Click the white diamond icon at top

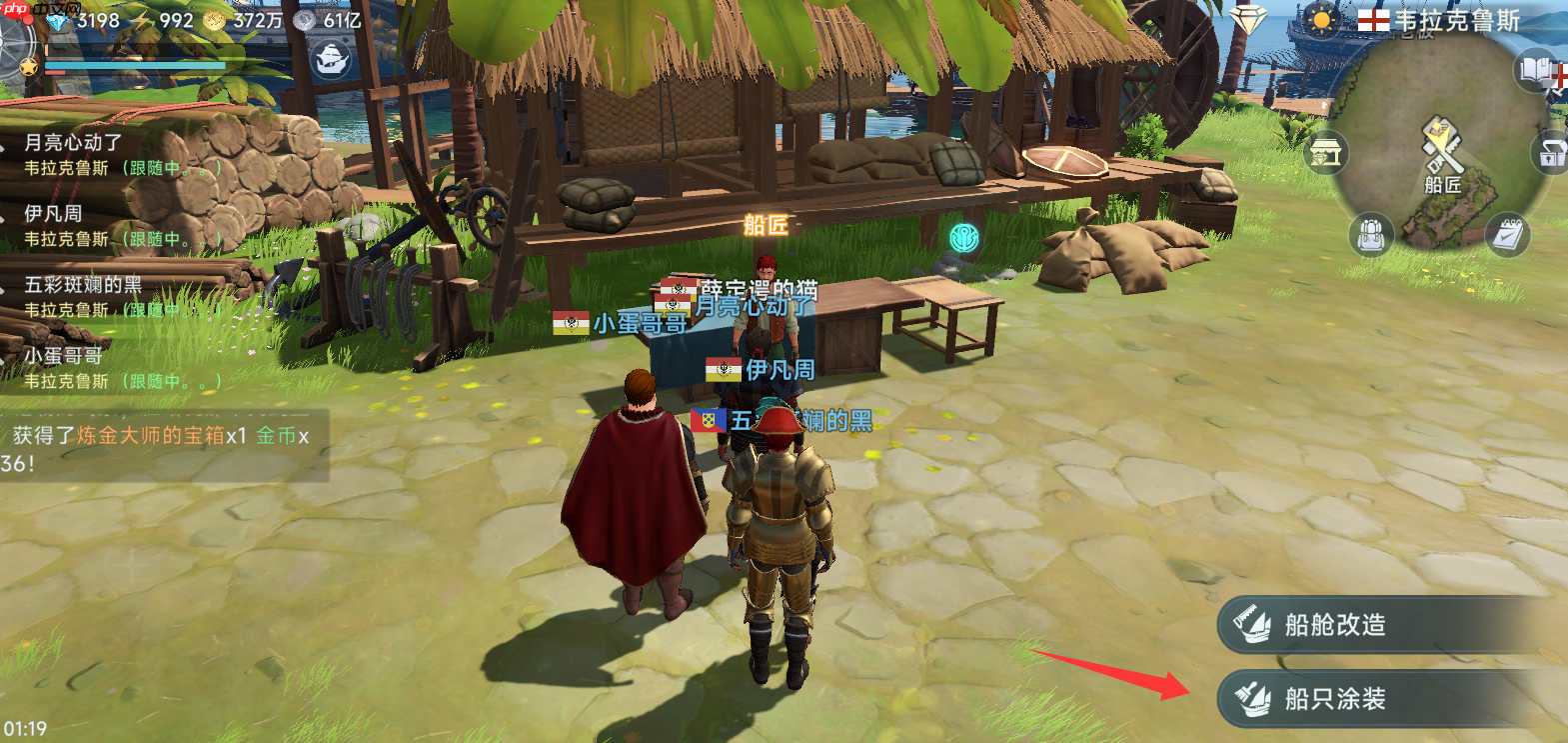point(1247,20)
